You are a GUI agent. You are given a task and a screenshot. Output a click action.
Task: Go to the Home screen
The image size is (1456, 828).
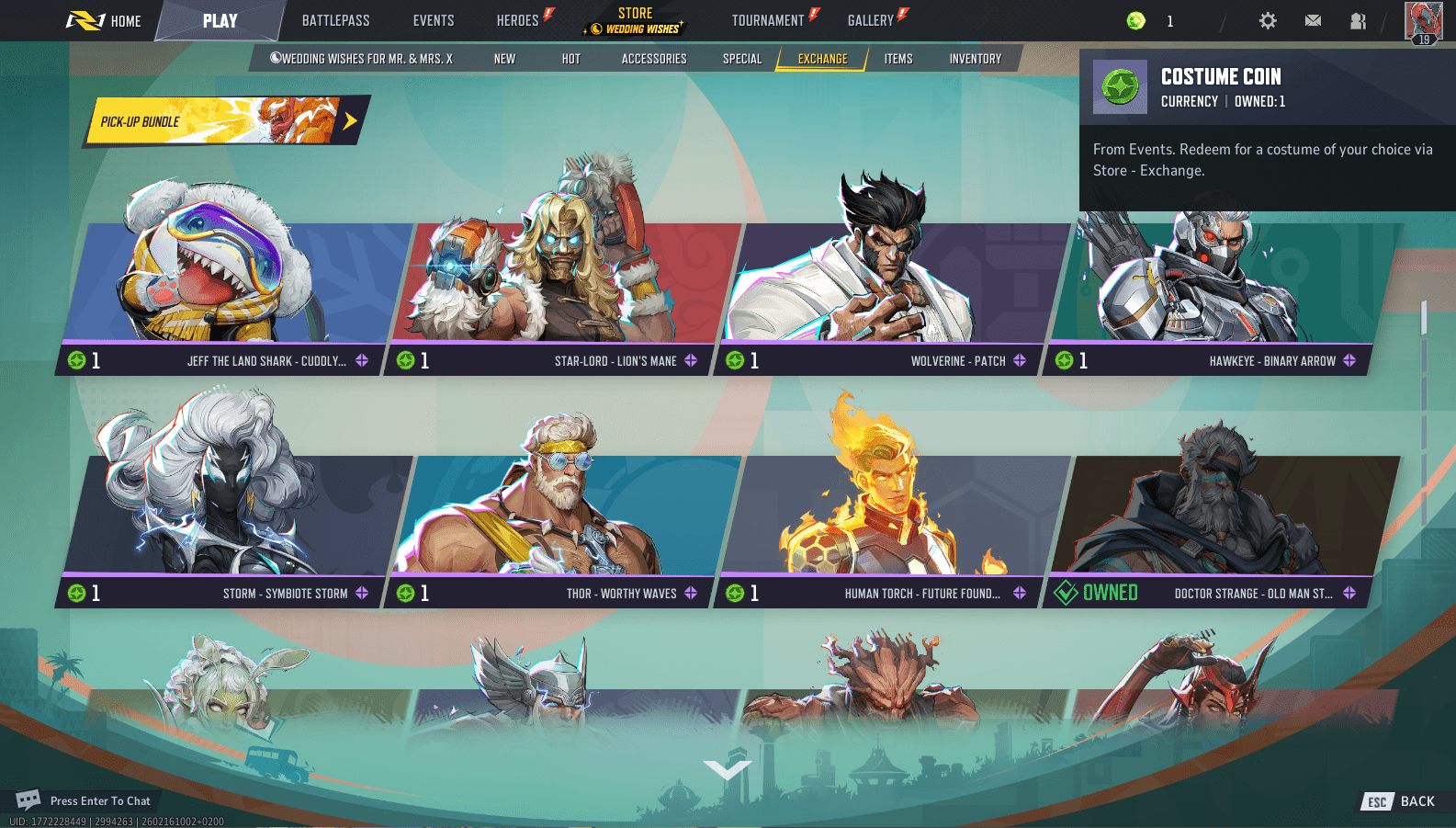(x=105, y=21)
